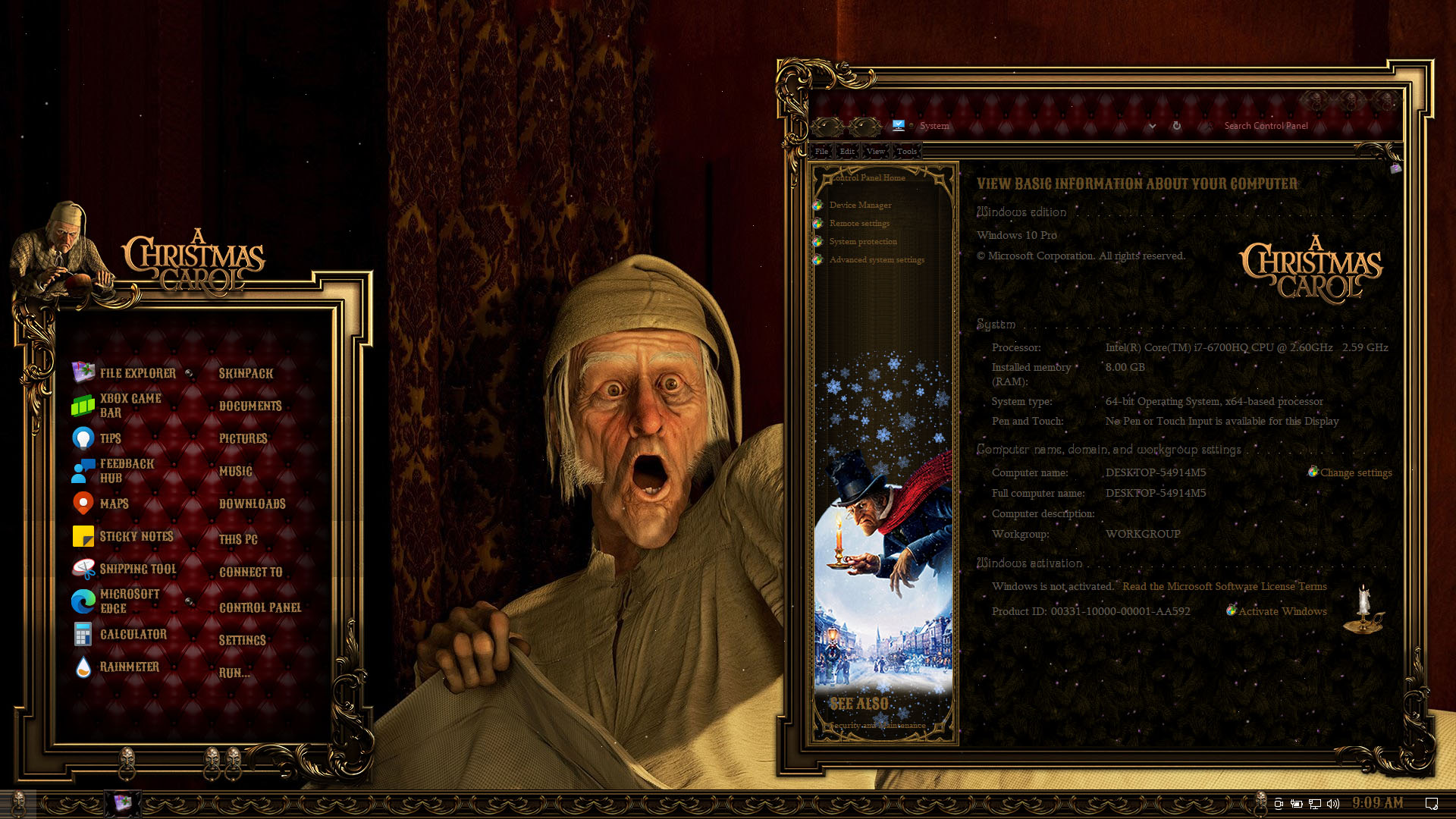
Task: Open Feedback Hub entry
Action: [126, 471]
